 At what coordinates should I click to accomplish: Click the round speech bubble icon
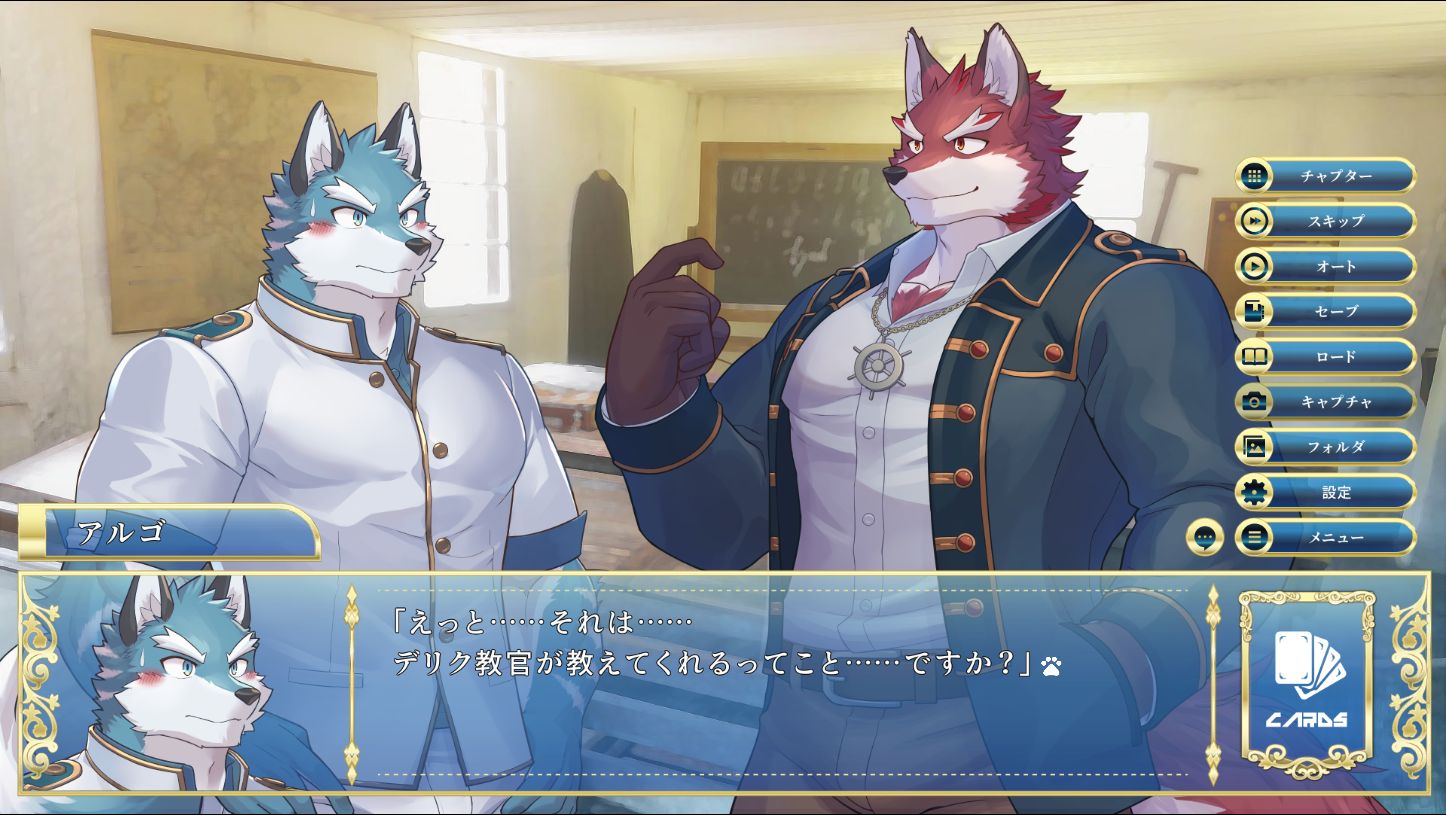[1205, 538]
